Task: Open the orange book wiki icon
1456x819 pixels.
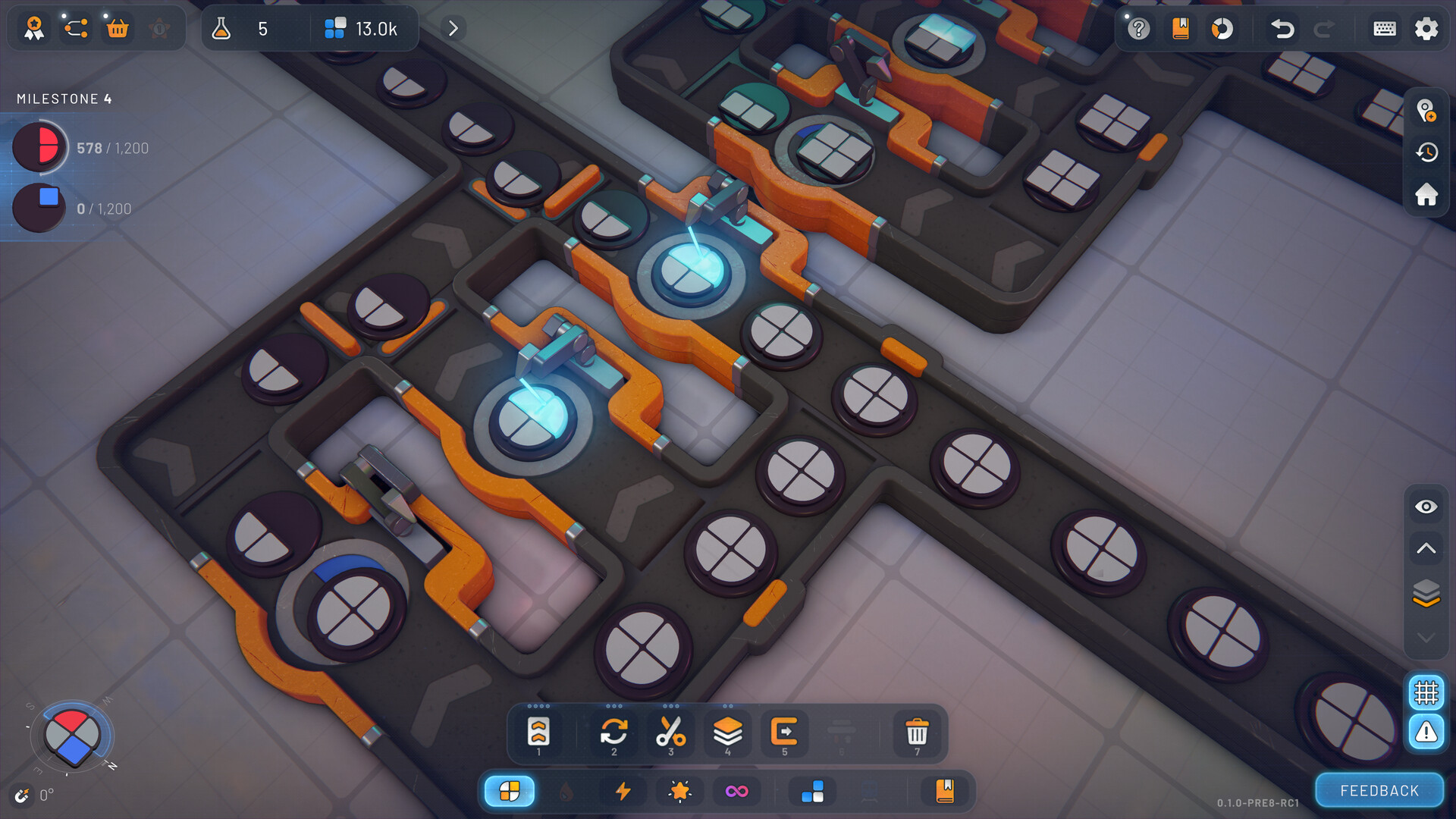Action: (1180, 29)
